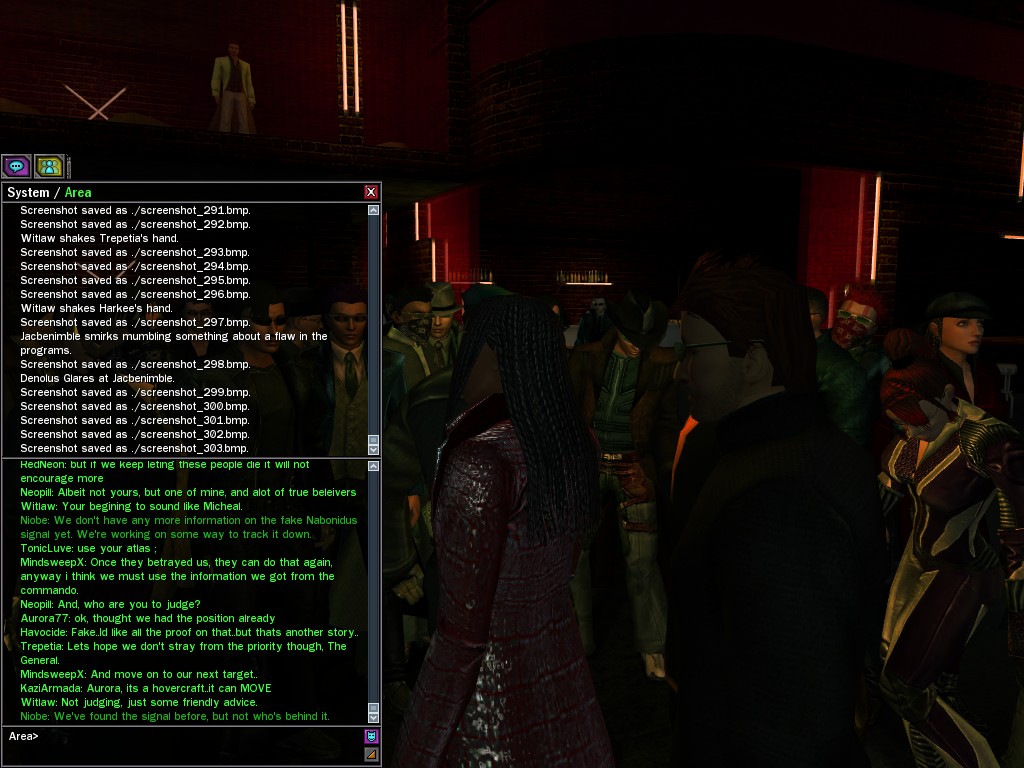1024x768 pixels.
Task: Open the yellow team members icon
Action: pos(49,166)
